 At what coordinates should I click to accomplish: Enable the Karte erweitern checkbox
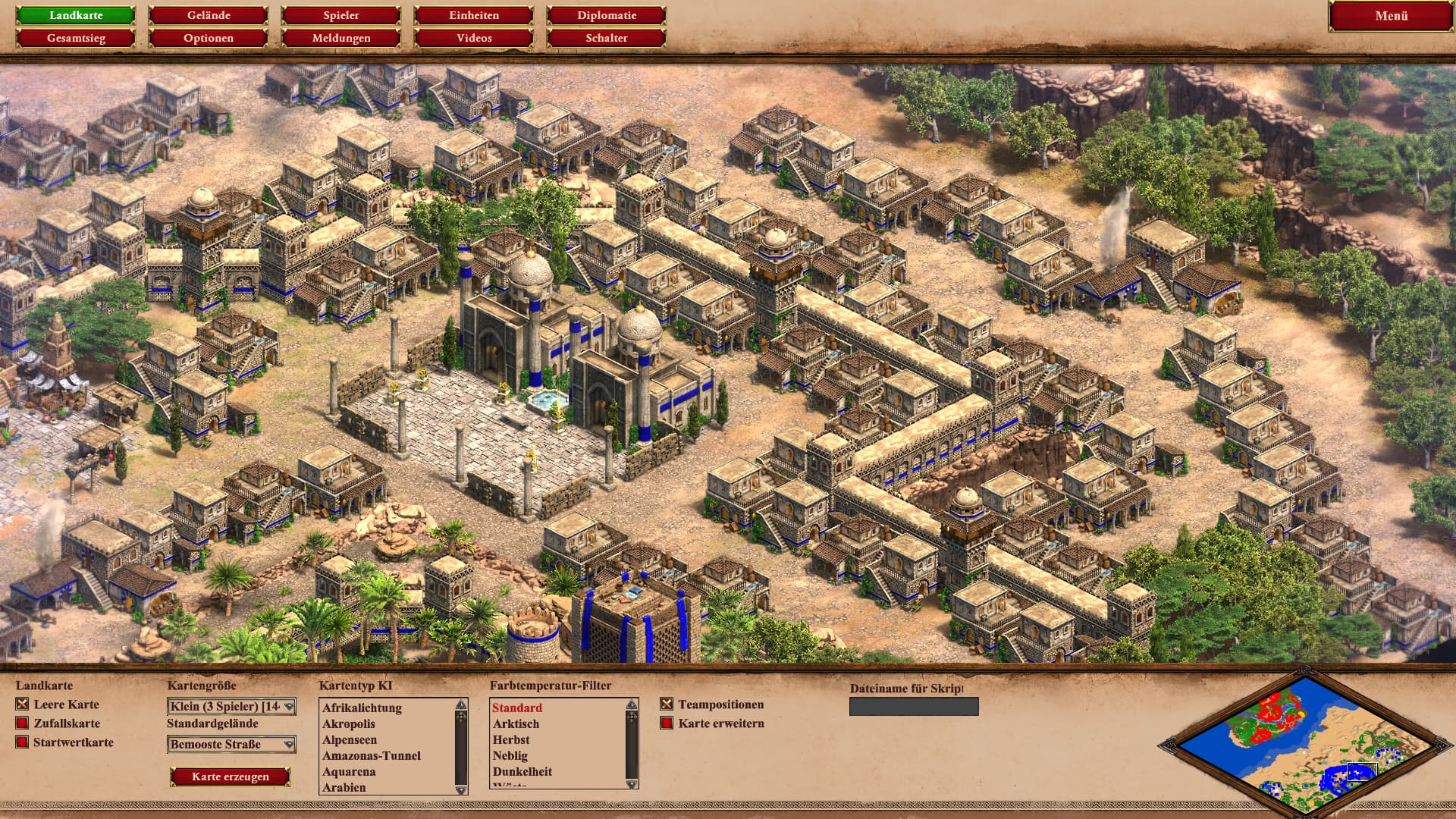[x=667, y=723]
